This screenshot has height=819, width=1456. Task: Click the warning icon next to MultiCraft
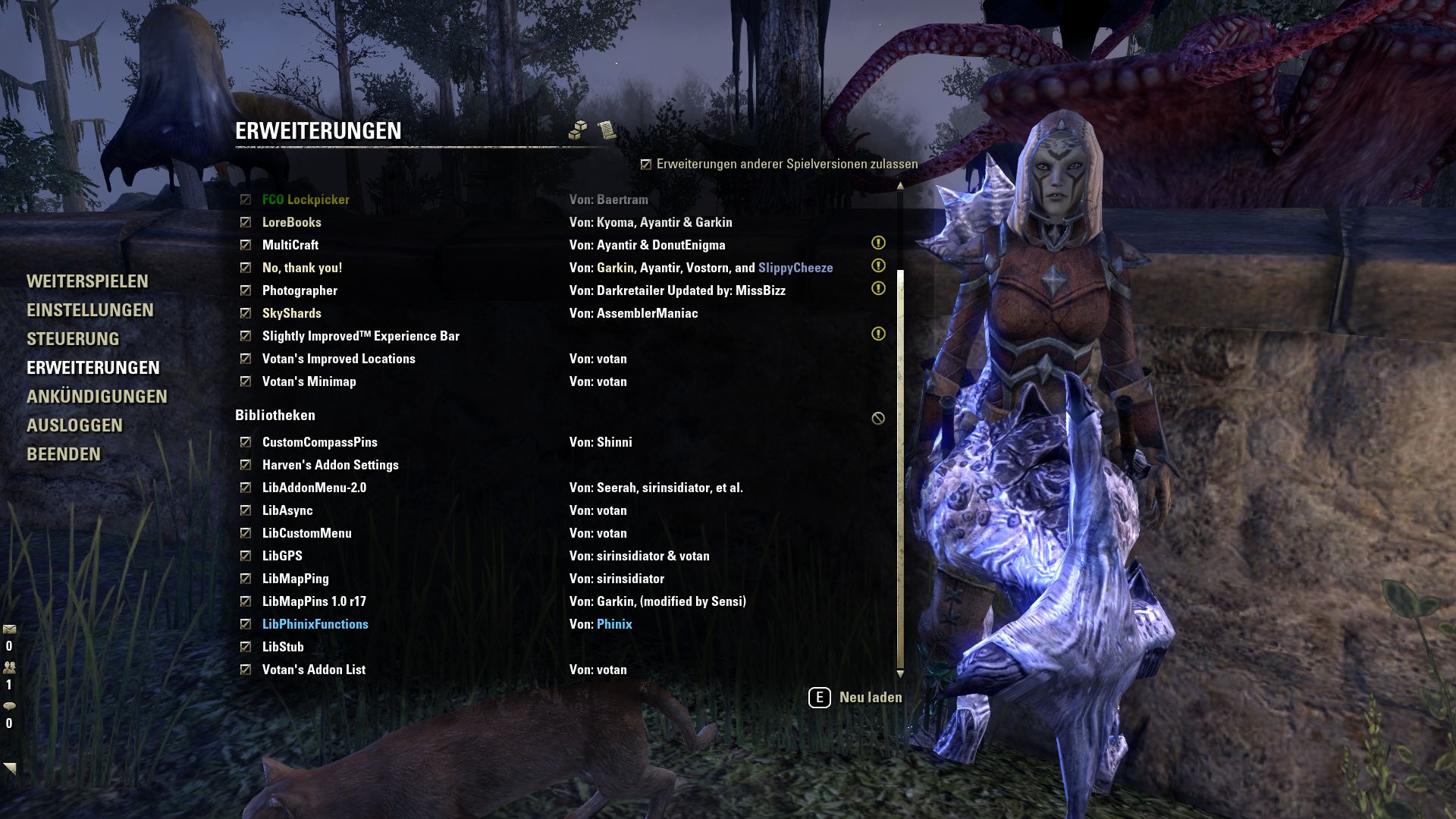tap(878, 243)
